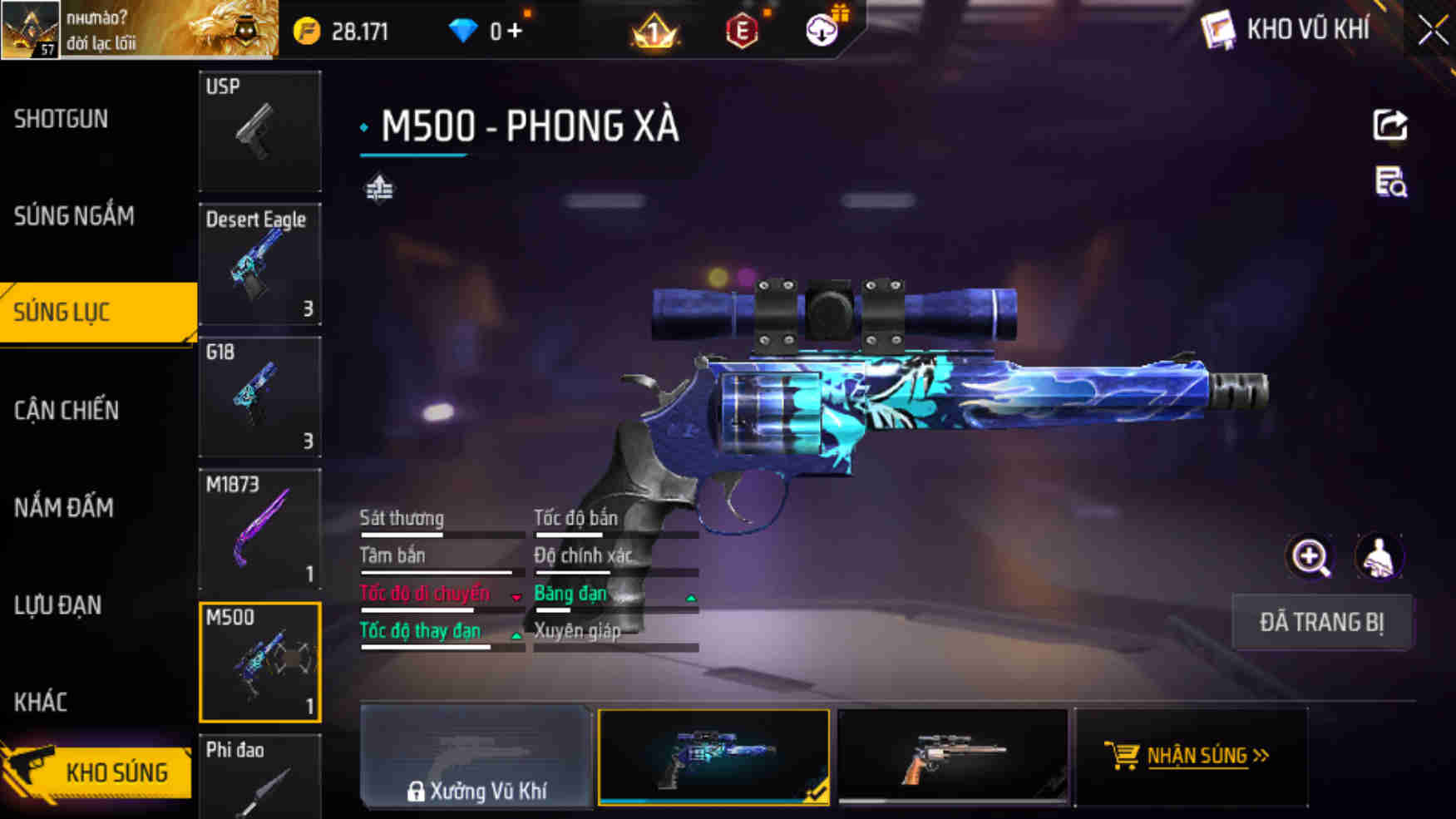Click the Sát thương stat bar

442,533
